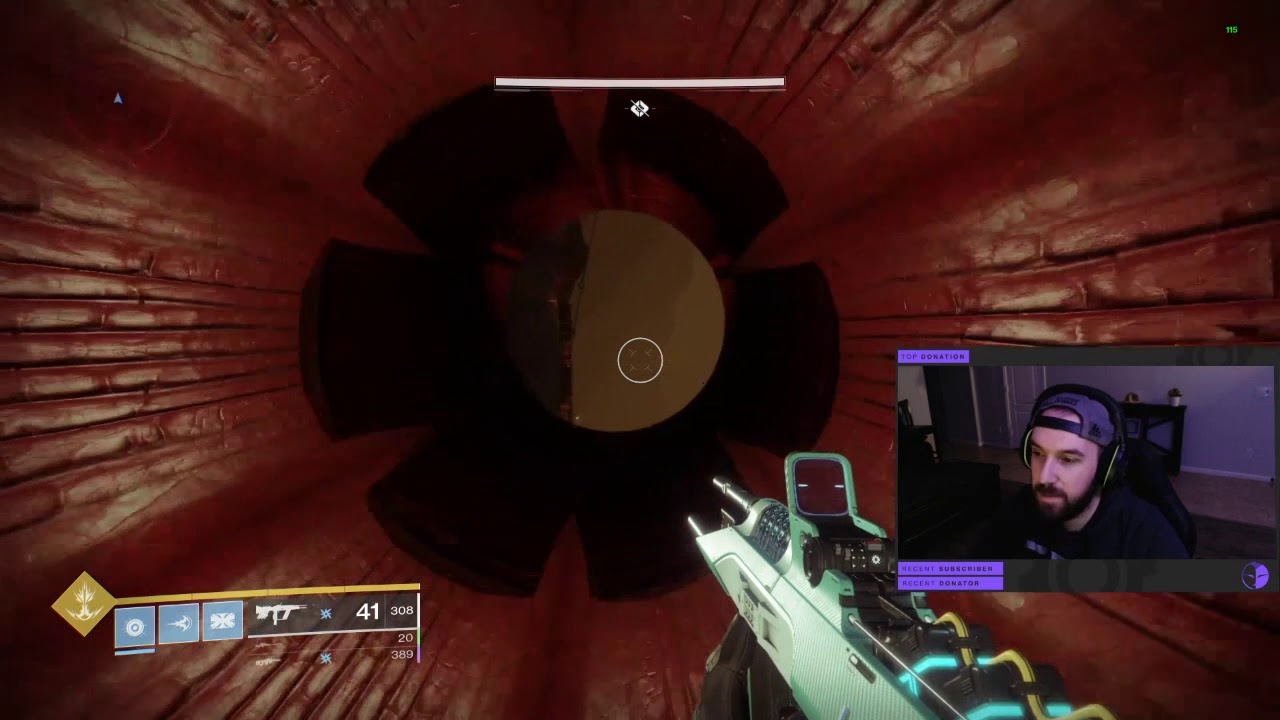This screenshot has height=720, width=1280.
Task: Trigger the melee ability icon
Action: coord(179,624)
